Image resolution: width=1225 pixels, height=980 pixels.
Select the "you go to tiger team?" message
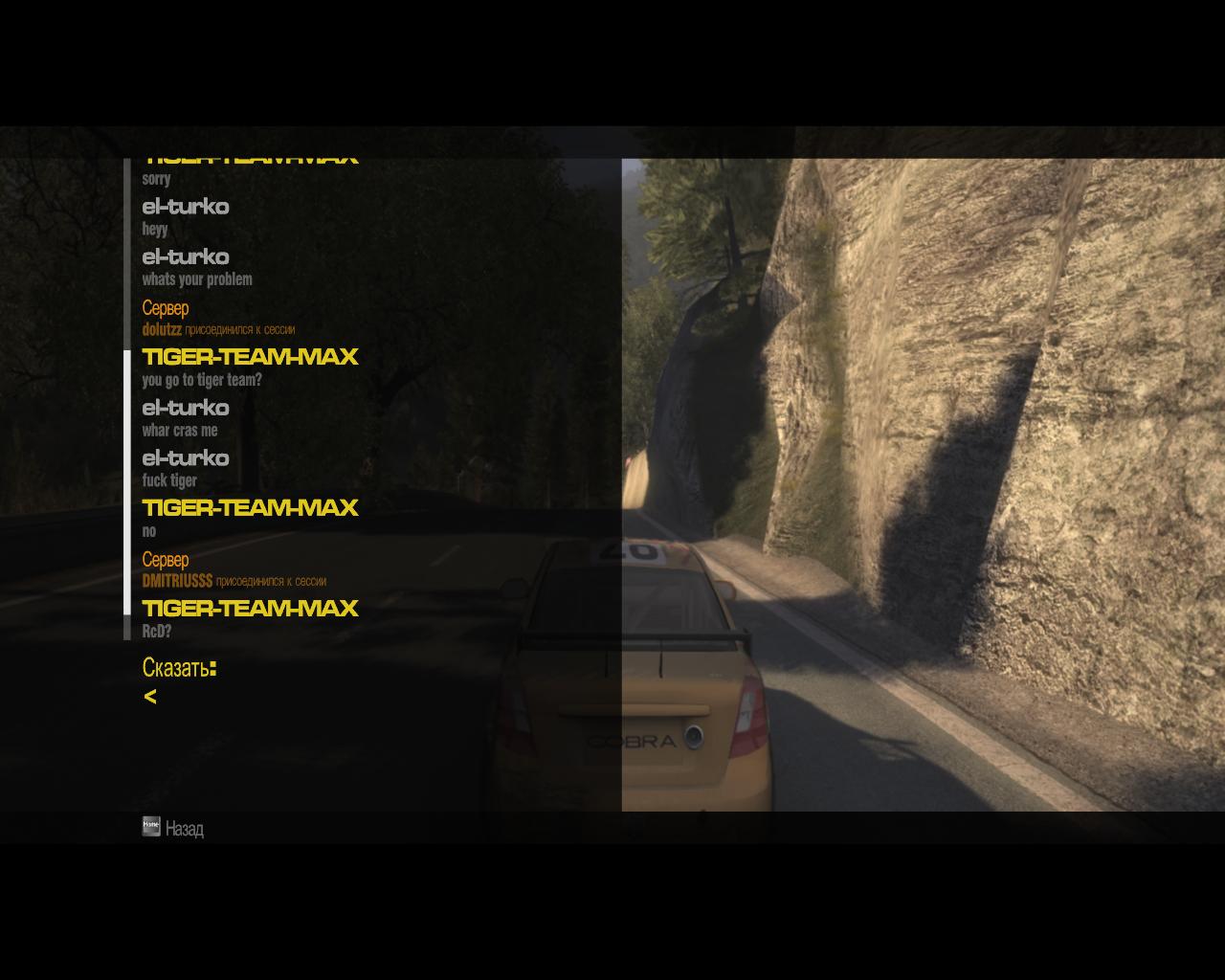(202, 380)
